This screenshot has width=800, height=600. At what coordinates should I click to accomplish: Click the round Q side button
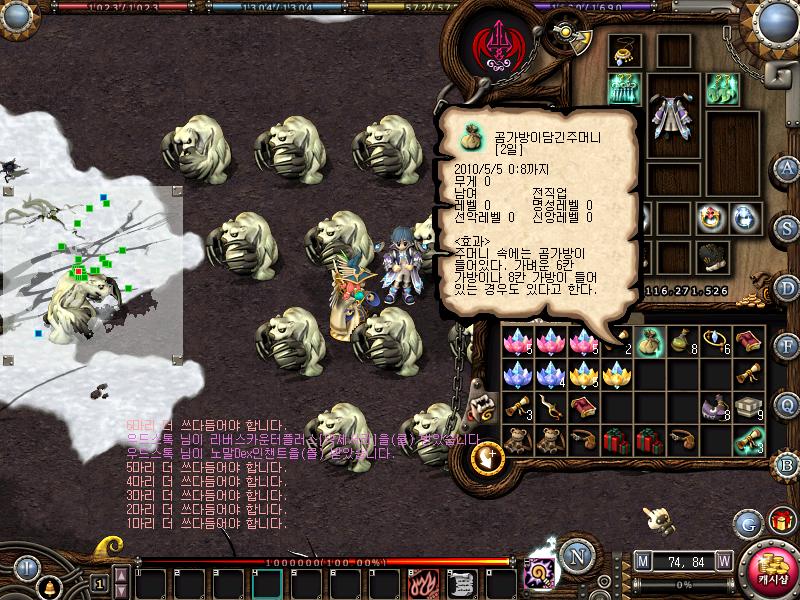tap(787, 404)
